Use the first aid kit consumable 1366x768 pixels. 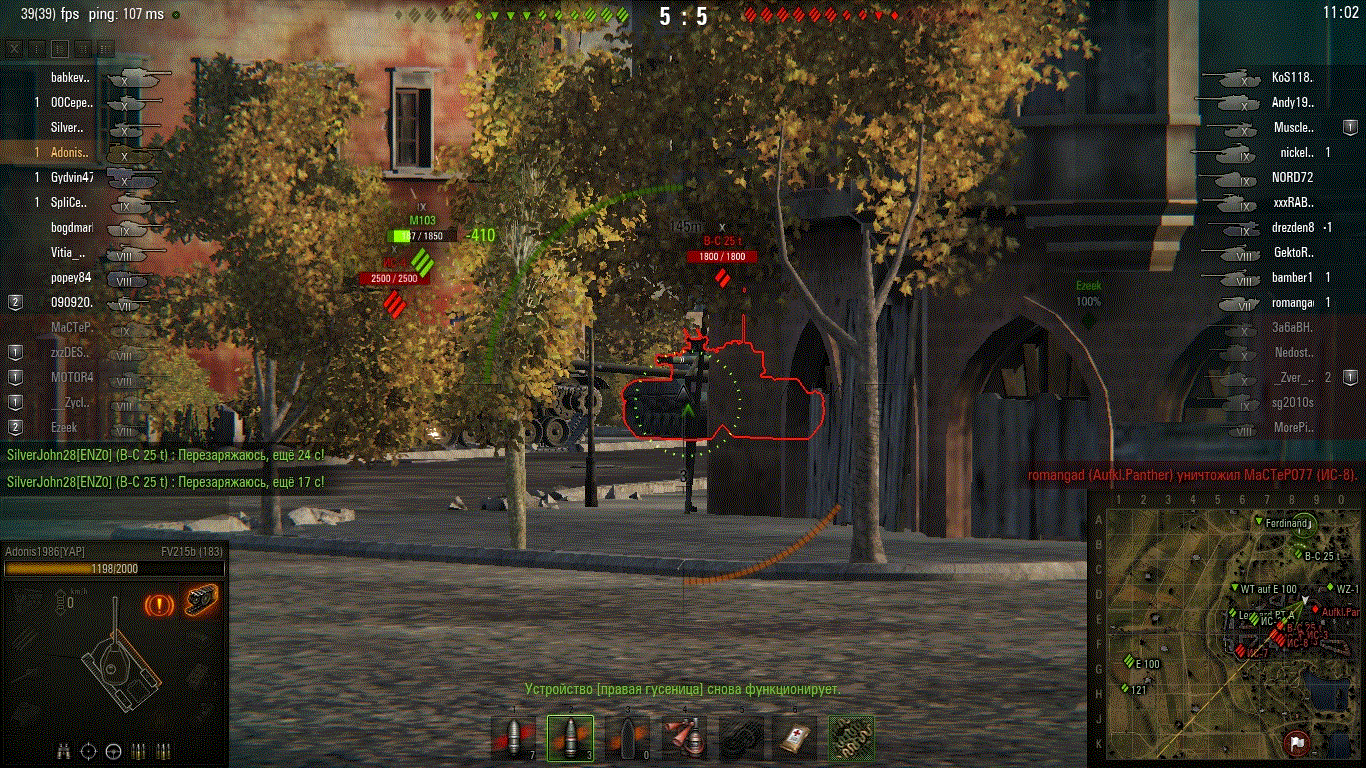point(795,738)
